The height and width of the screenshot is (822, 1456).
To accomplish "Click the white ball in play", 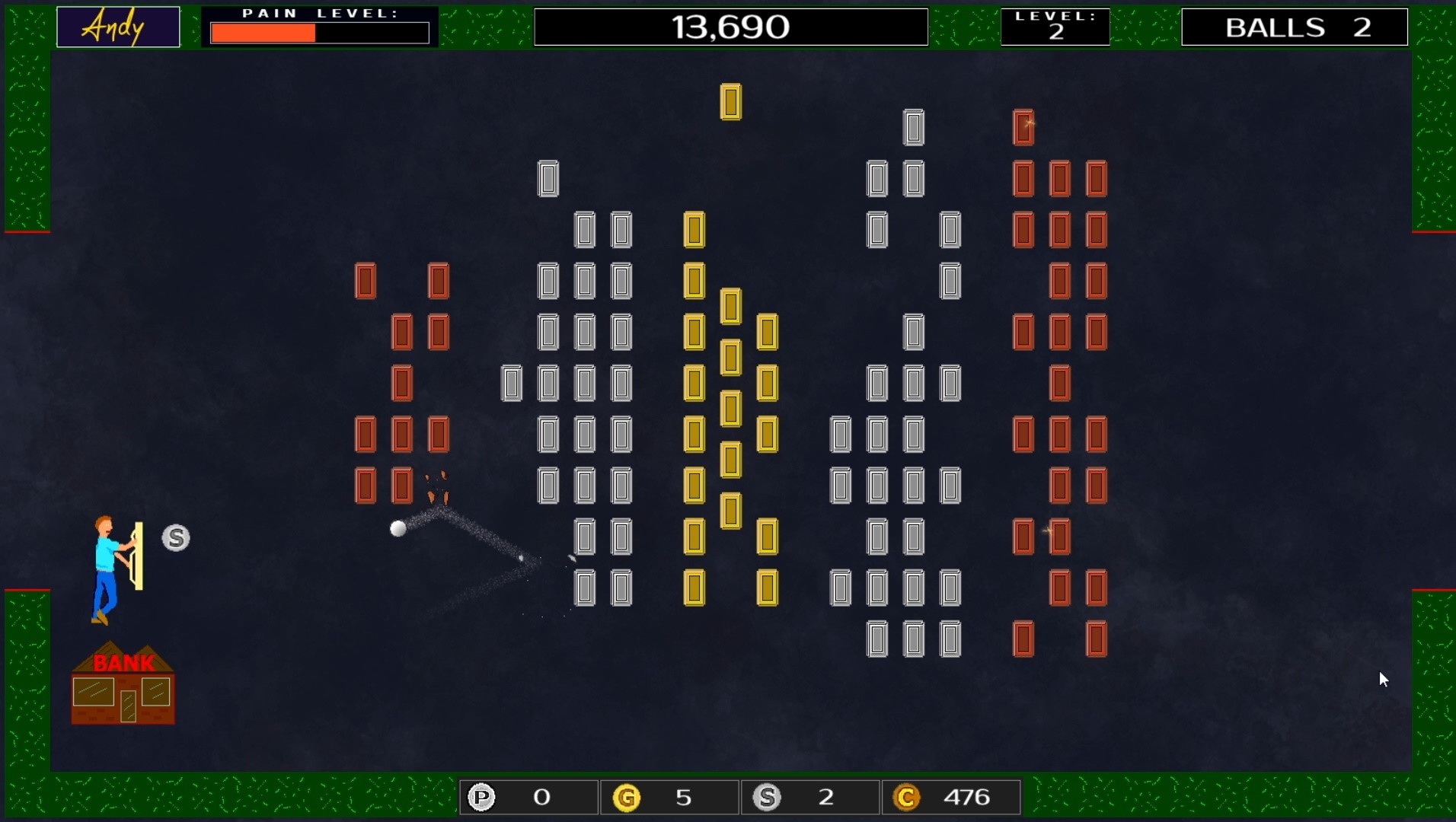I will point(398,528).
